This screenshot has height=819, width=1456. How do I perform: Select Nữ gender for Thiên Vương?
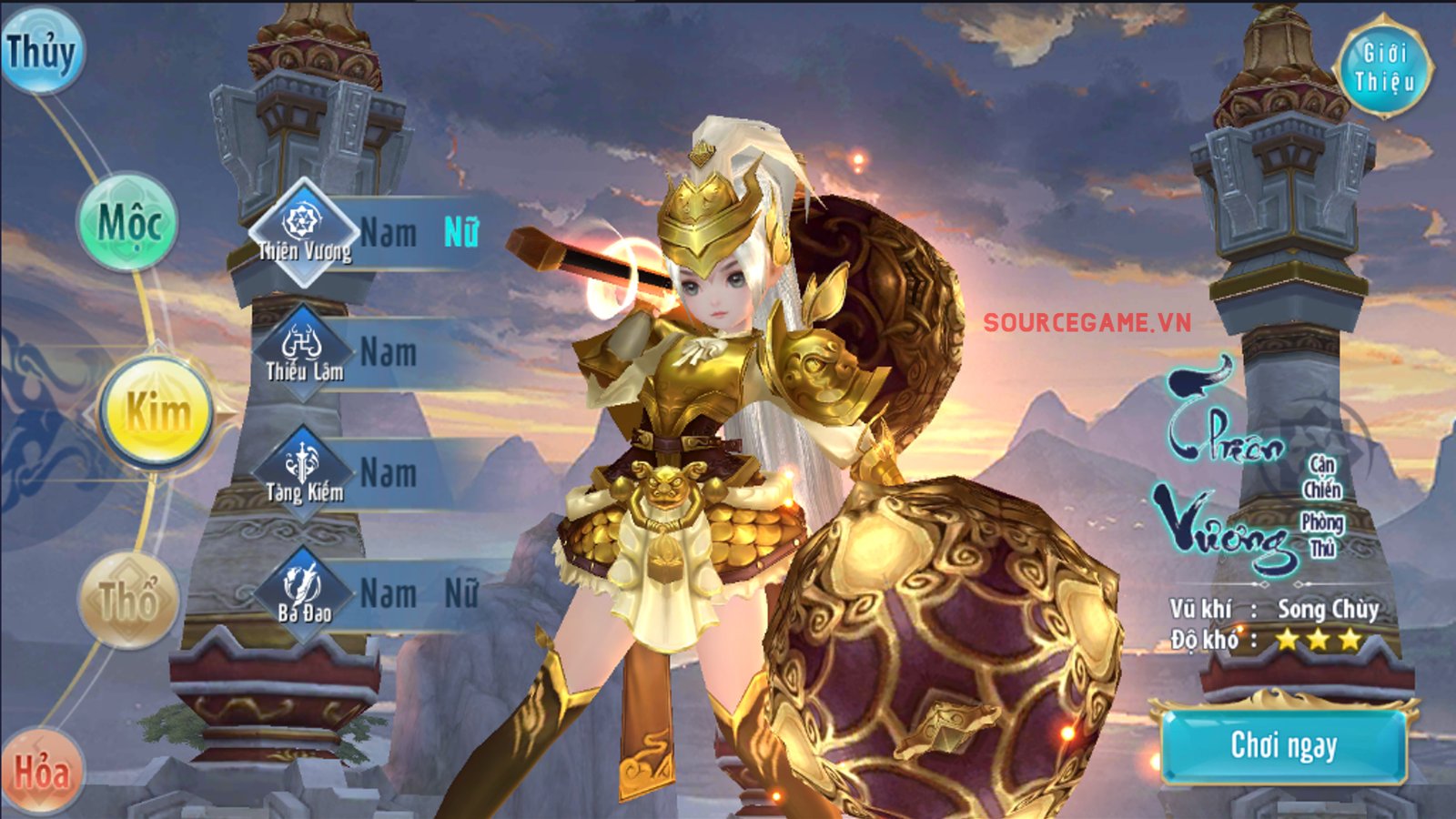(x=460, y=233)
